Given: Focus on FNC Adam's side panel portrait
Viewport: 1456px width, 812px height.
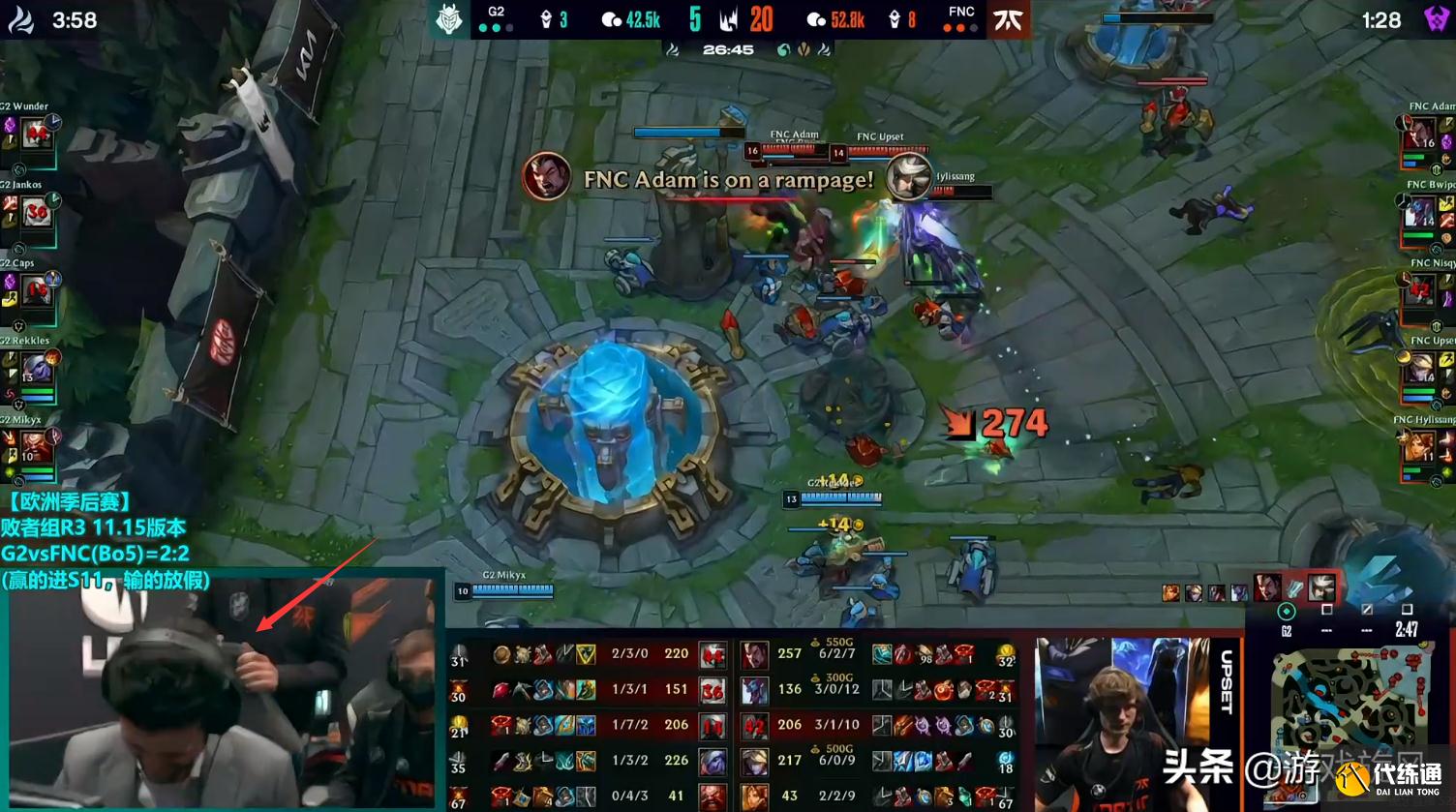Looking at the screenshot, I should click(x=1420, y=135).
